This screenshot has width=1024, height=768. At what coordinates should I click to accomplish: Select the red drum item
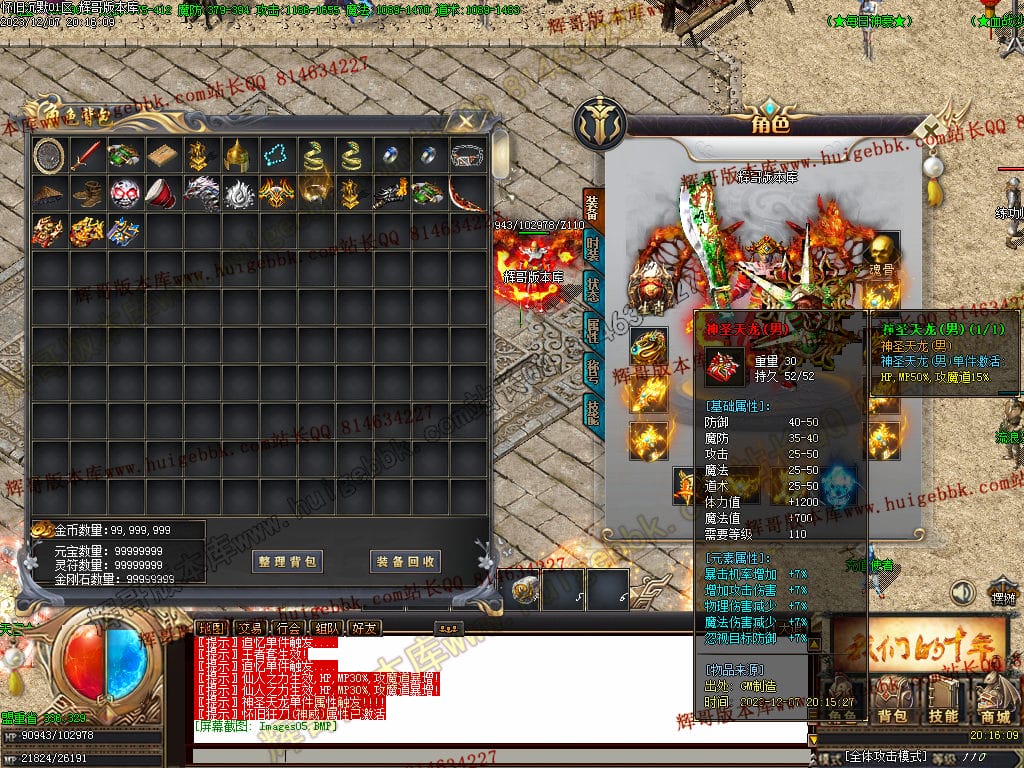[161, 193]
